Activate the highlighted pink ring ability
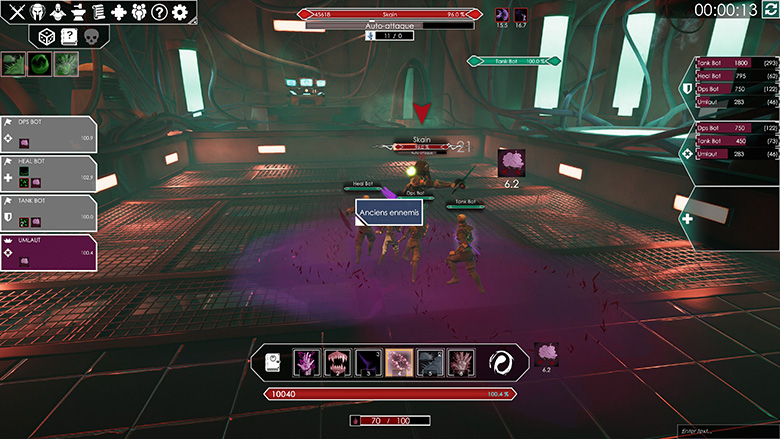The height and width of the screenshot is (439, 780). [x=400, y=363]
